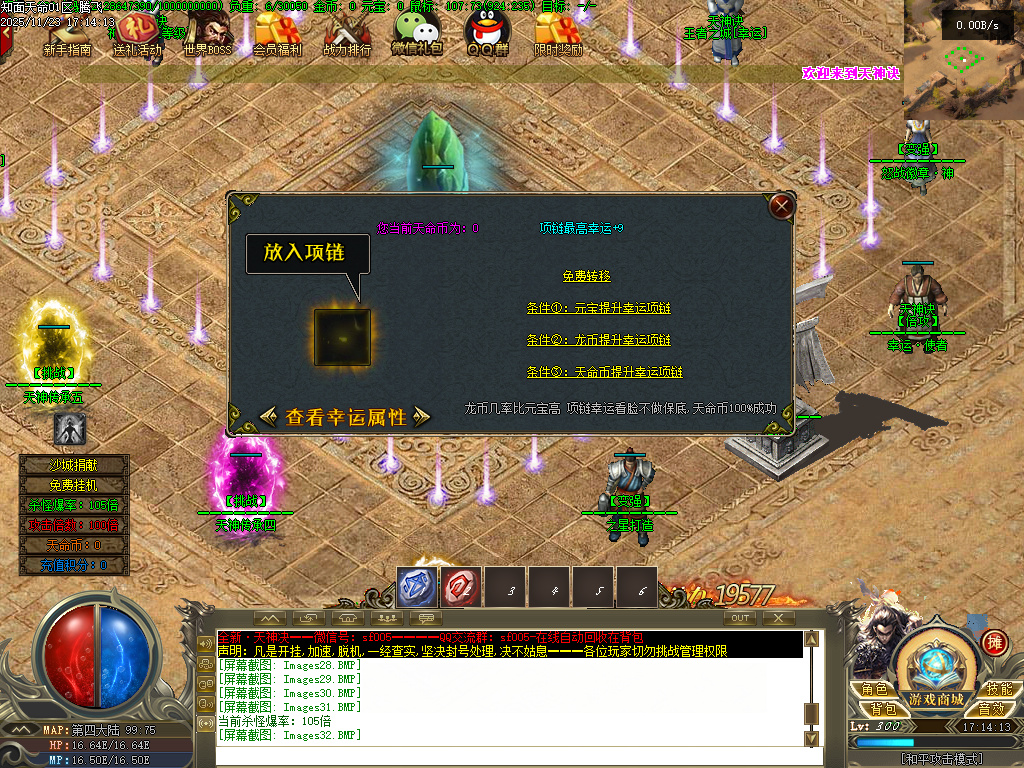Close the lucky necklace dialog
Image resolution: width=1024 pixels, height=768 pixels.
click(782, 207)
